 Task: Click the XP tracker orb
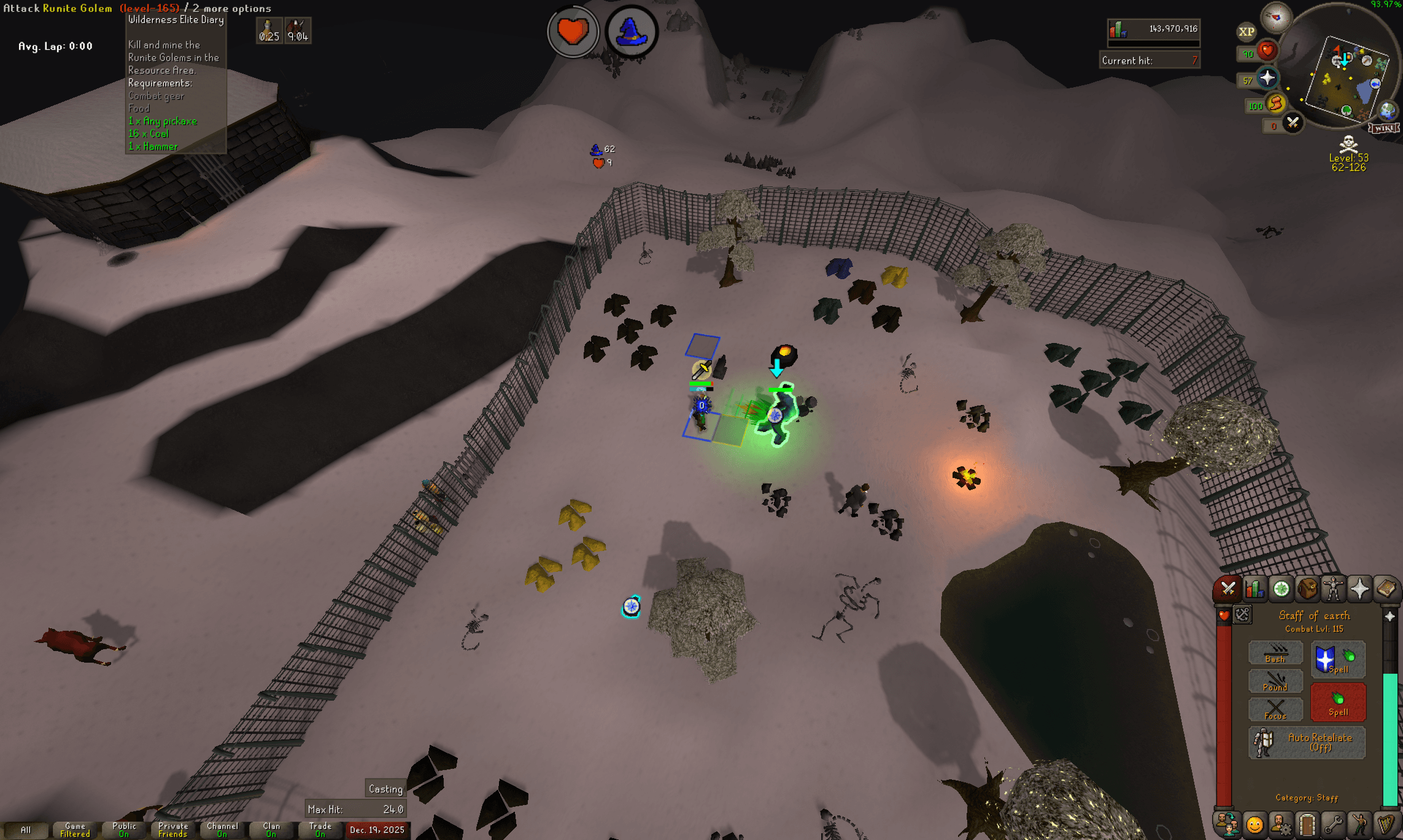click(1246, 31)
